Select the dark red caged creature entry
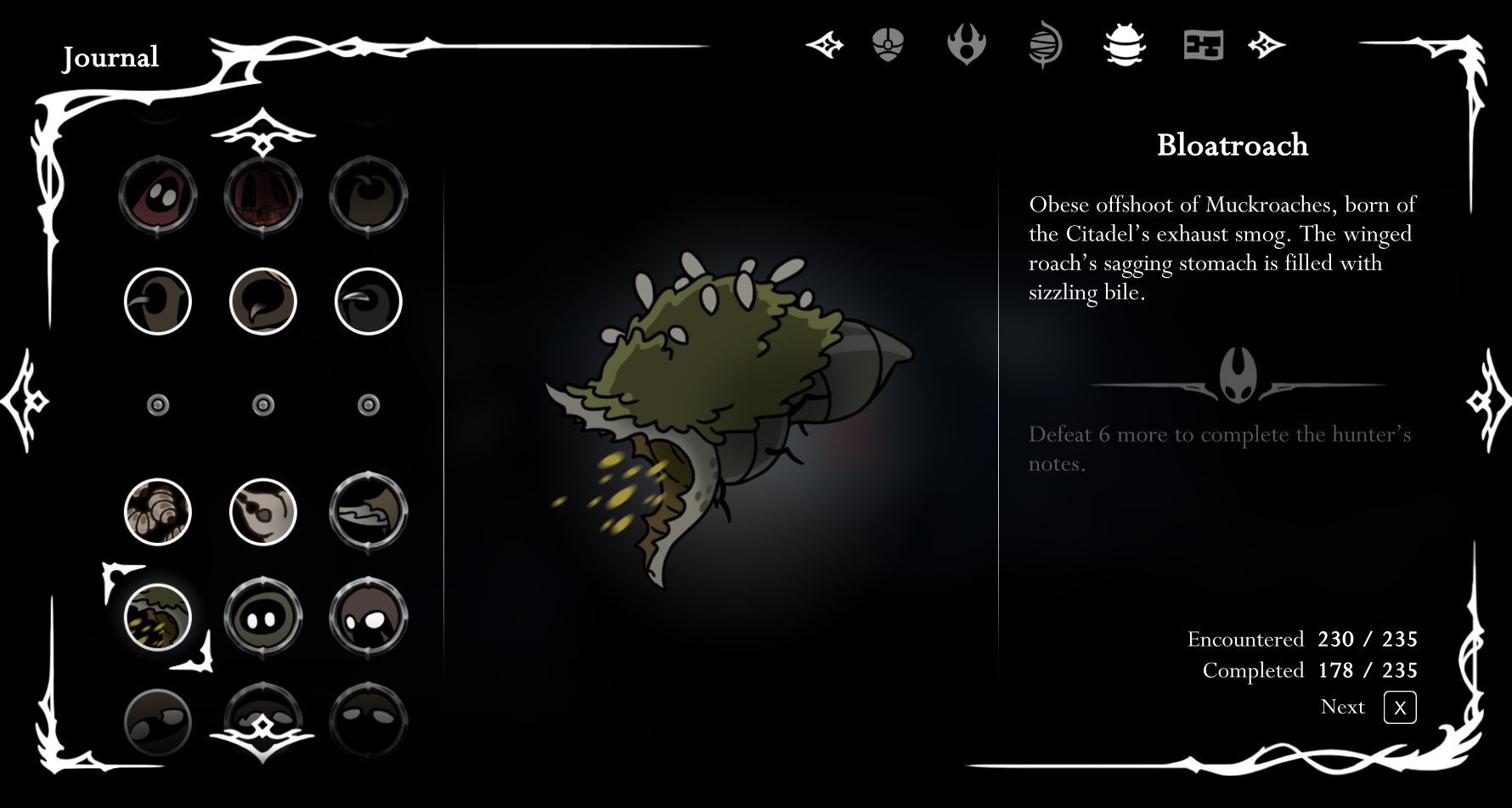 click(x=263, y=196)
